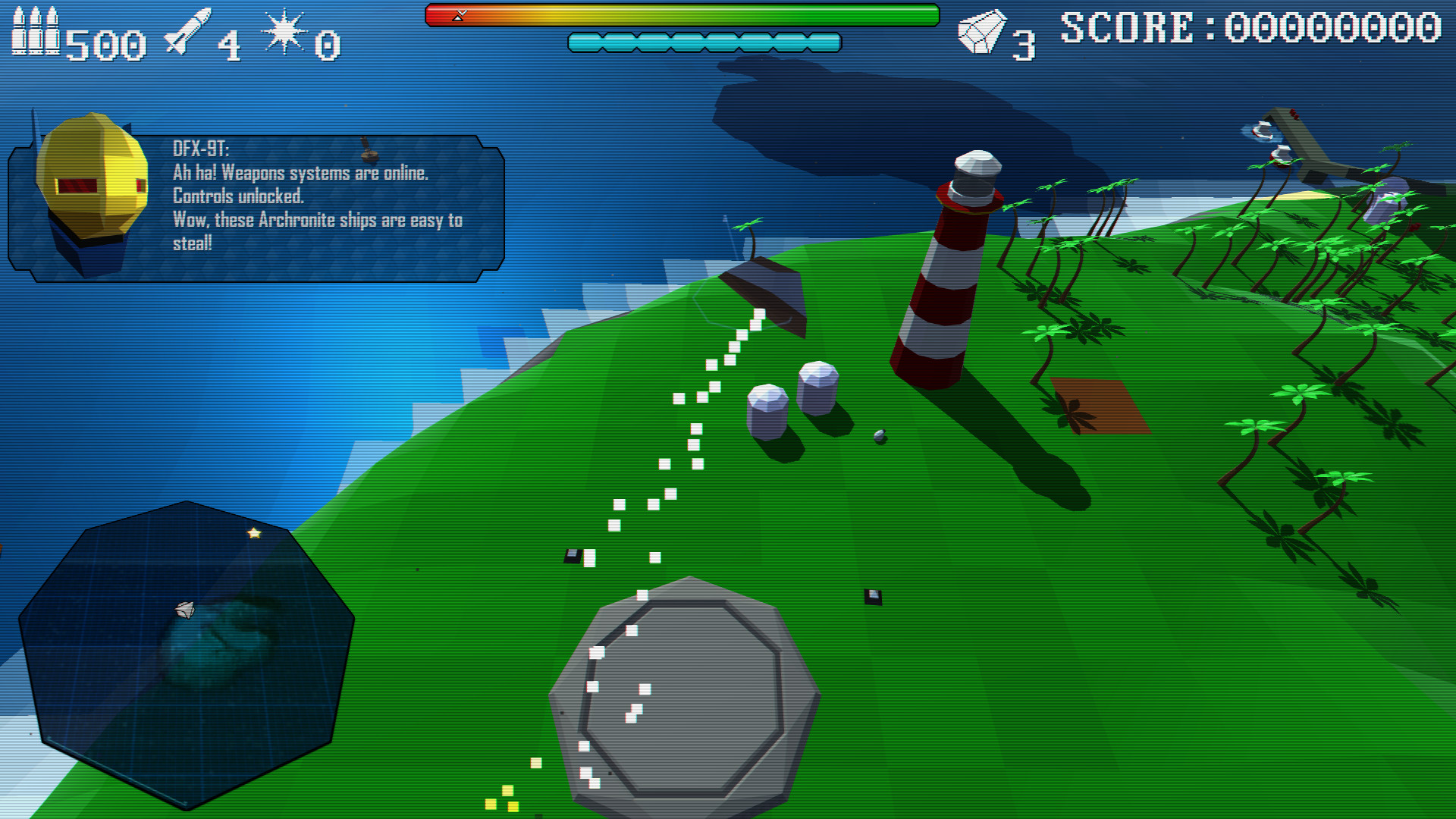The height and width of the screenshot is (819, 1456).
Task: Click the ammo bullets icon
Action: click(34, 30)
